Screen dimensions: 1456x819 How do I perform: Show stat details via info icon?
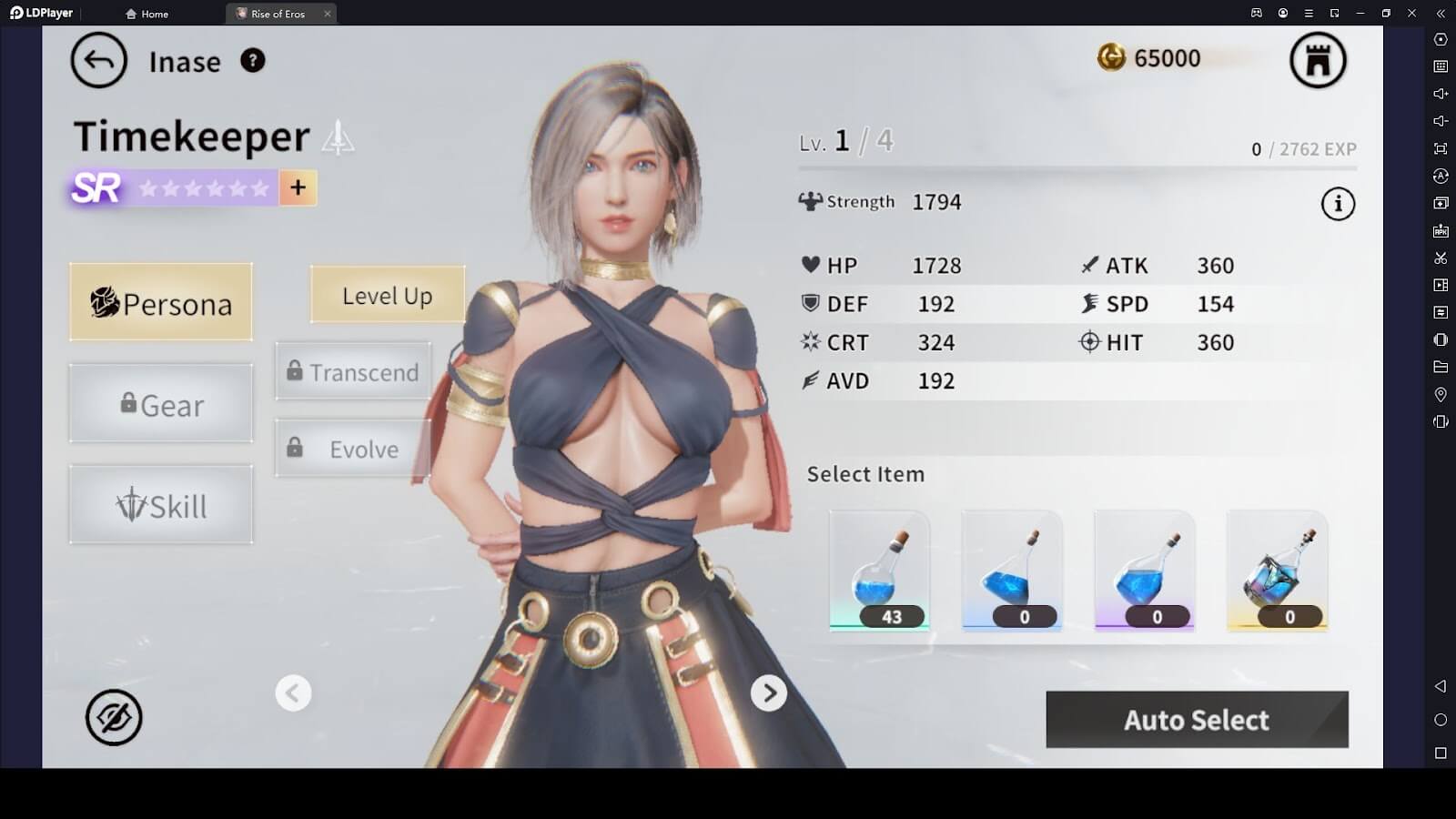(x=1337, y=204)
